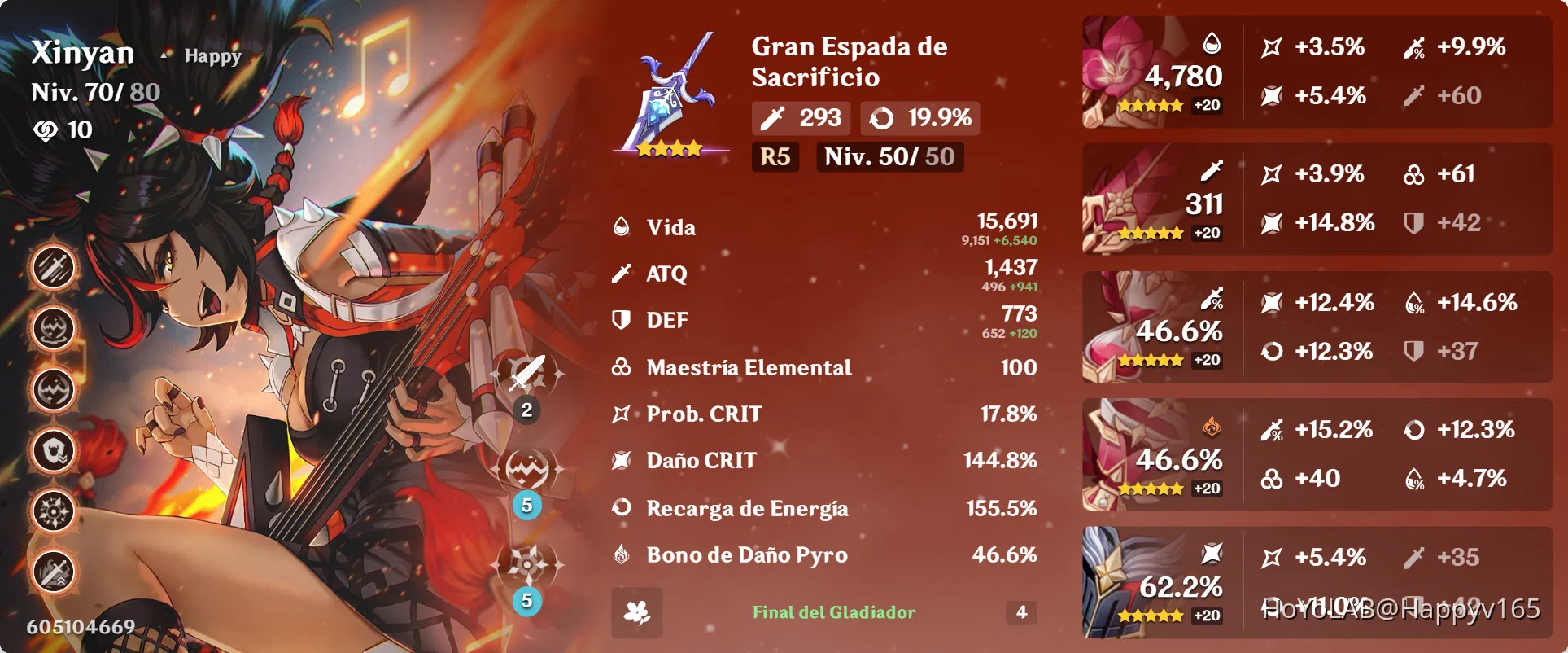Image resolution: width=1568 pixels, height=653 pixels.
Task: Click the Happy title next to Xinyan's name
Action: tap(211, 55)
